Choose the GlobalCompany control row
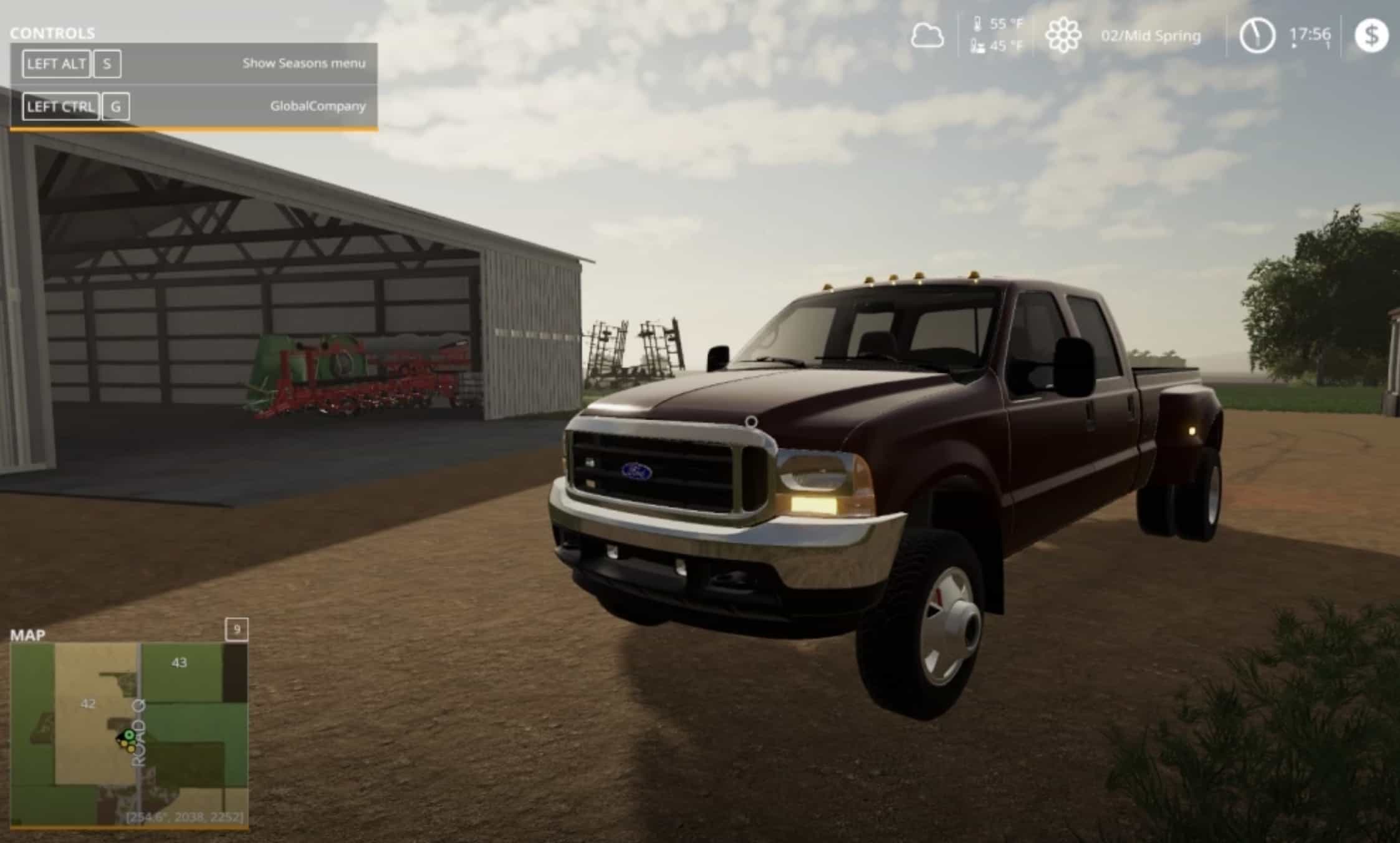 193,106
